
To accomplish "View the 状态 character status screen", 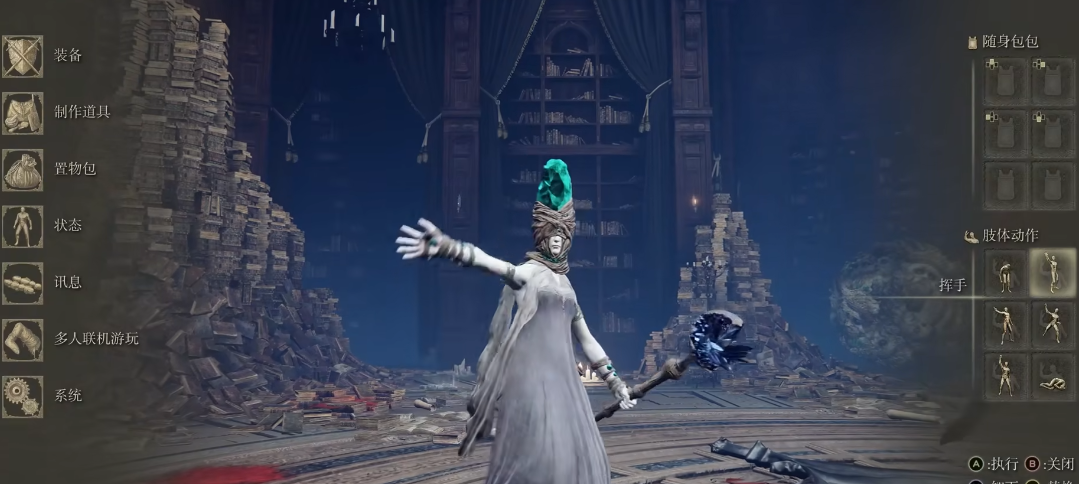I will [24, 226].
